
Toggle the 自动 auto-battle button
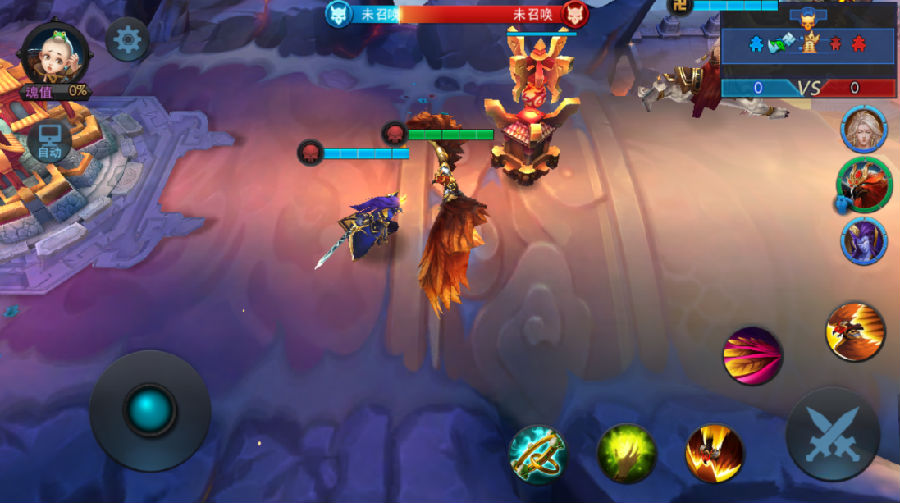pos(48,143)
